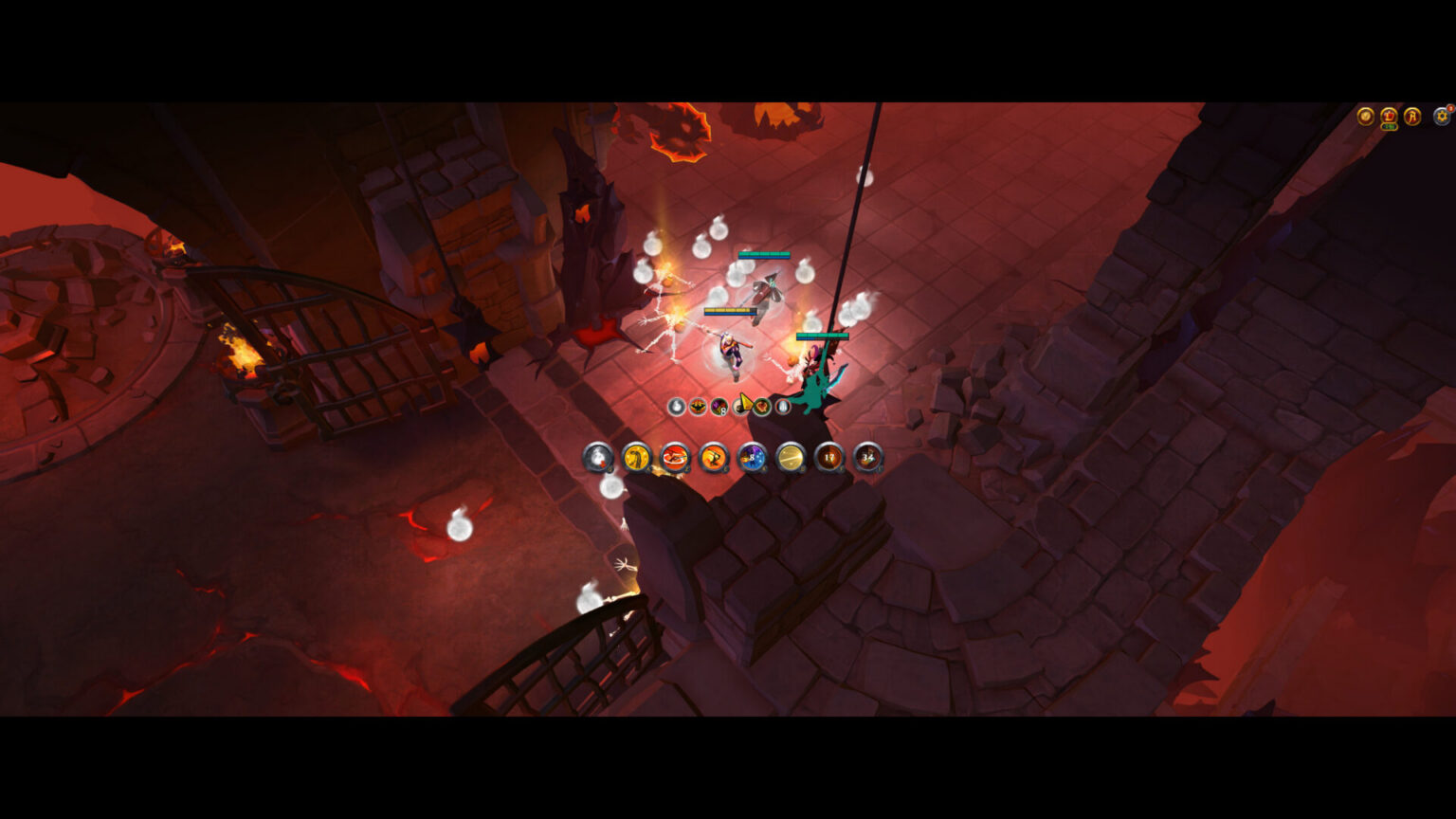Image resolution: width=1456 pixels, height=819 pixels.
Task: Click the gold coin icon button
Action: (x=1366, y=116)
